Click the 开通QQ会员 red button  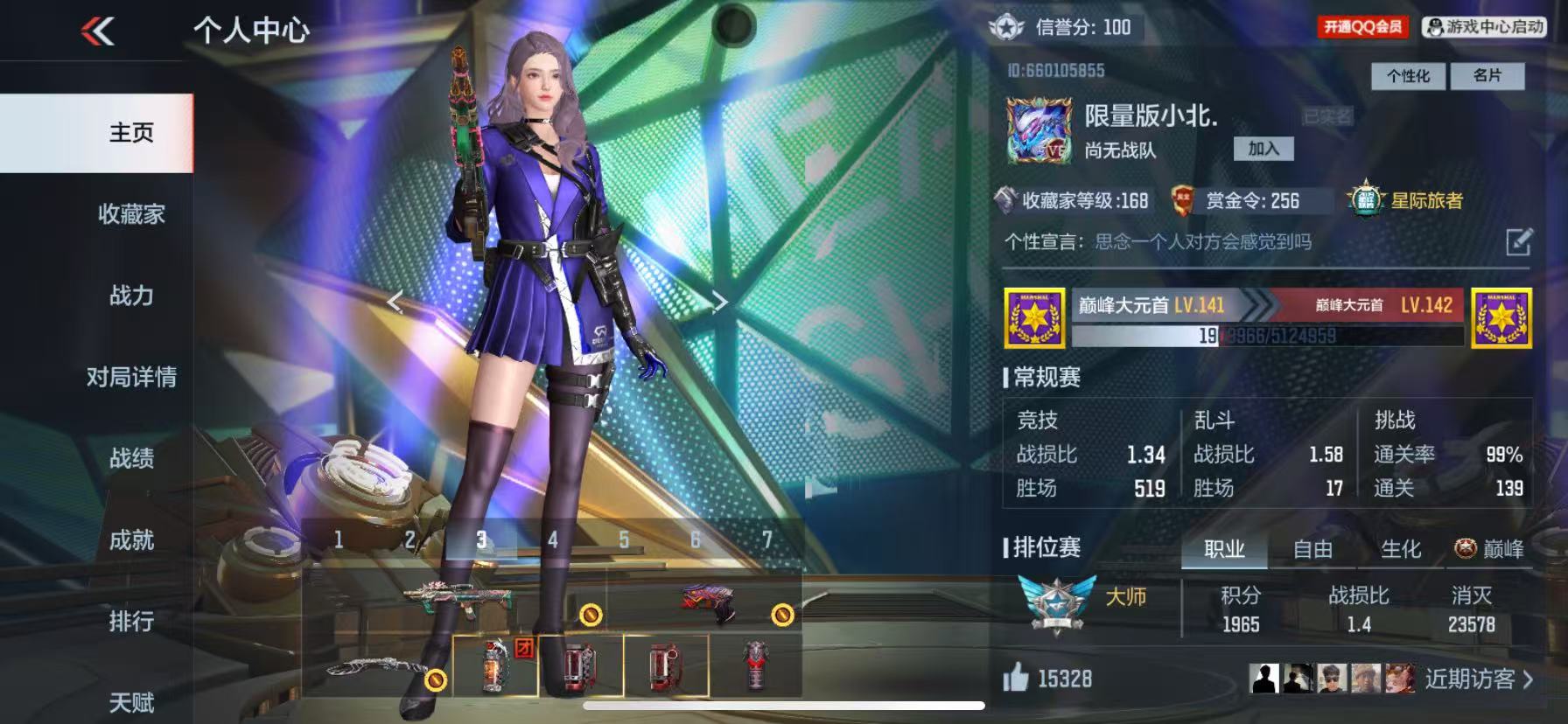tap(1362, 27)
